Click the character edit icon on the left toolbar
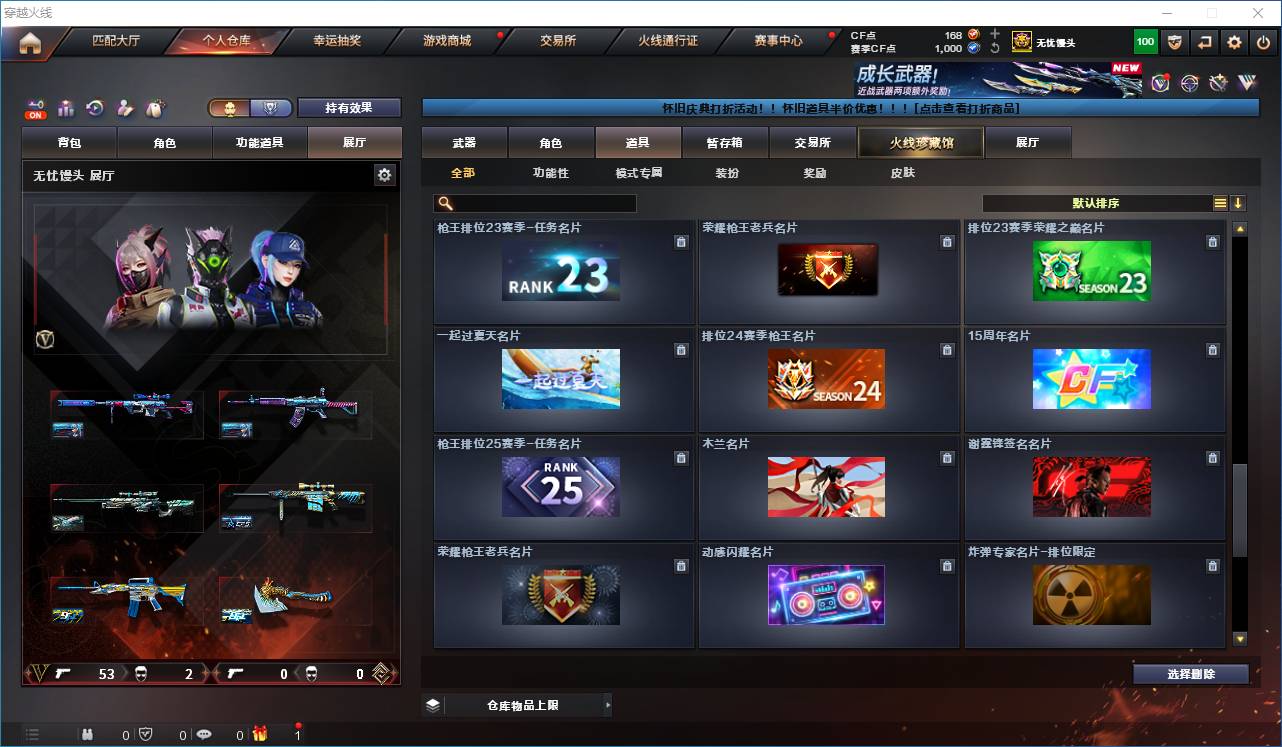This screenshot has width=1282, height=747. pos(123,108)
